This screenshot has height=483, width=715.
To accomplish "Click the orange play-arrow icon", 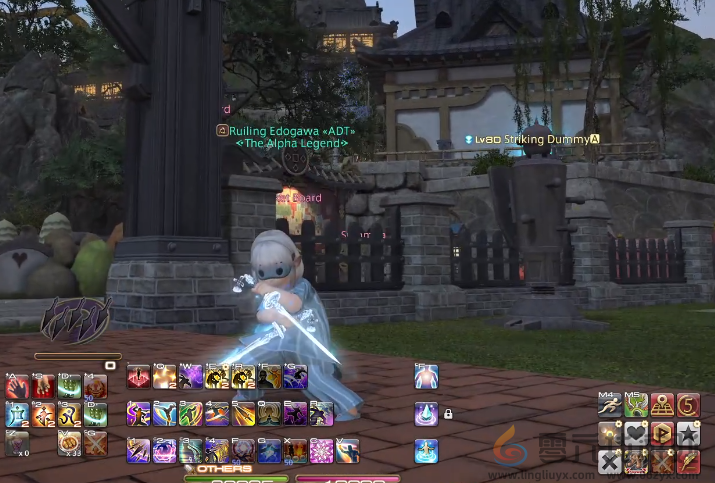I will 661,434.
